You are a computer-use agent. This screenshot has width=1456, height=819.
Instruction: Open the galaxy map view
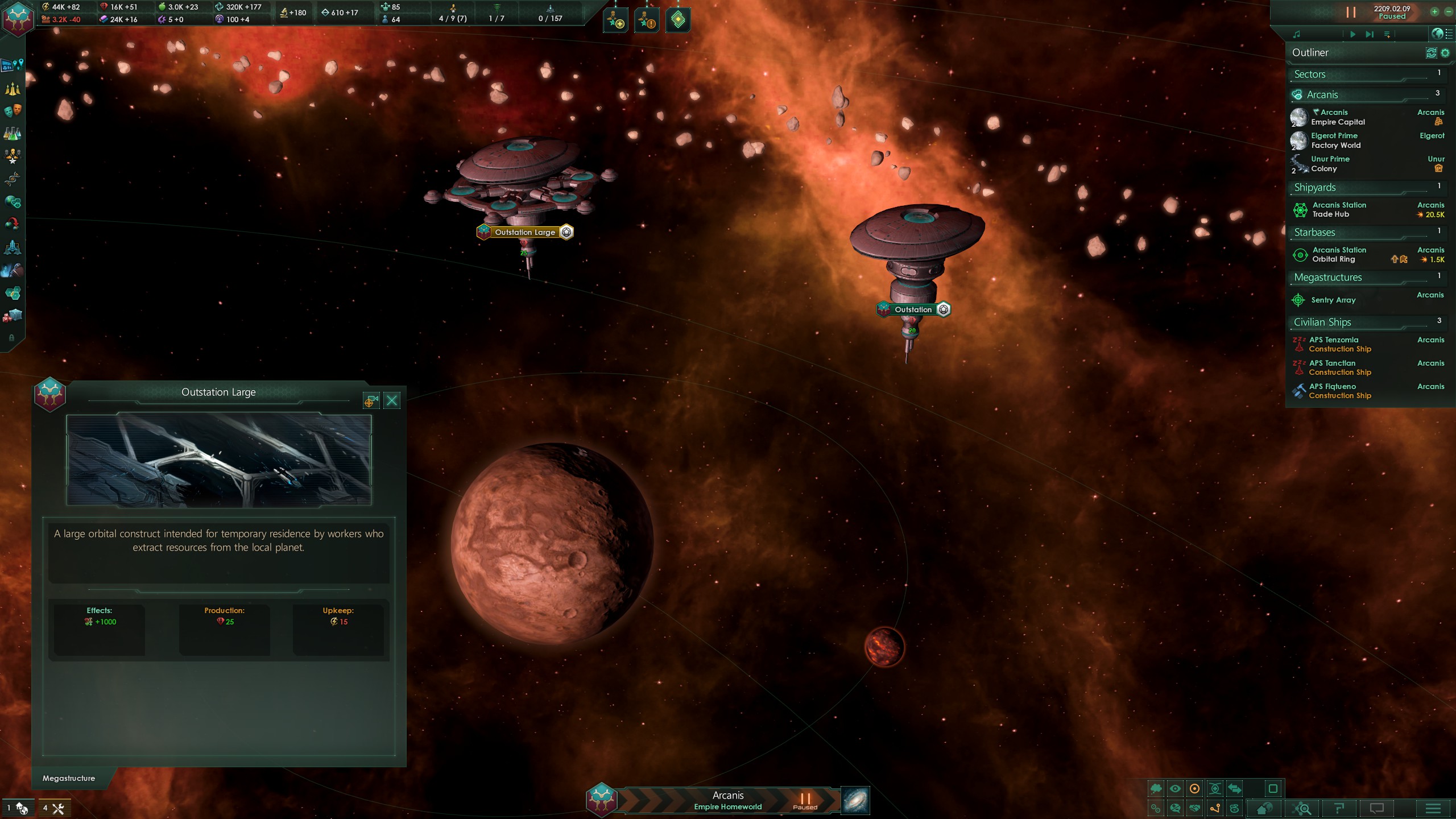855,801
